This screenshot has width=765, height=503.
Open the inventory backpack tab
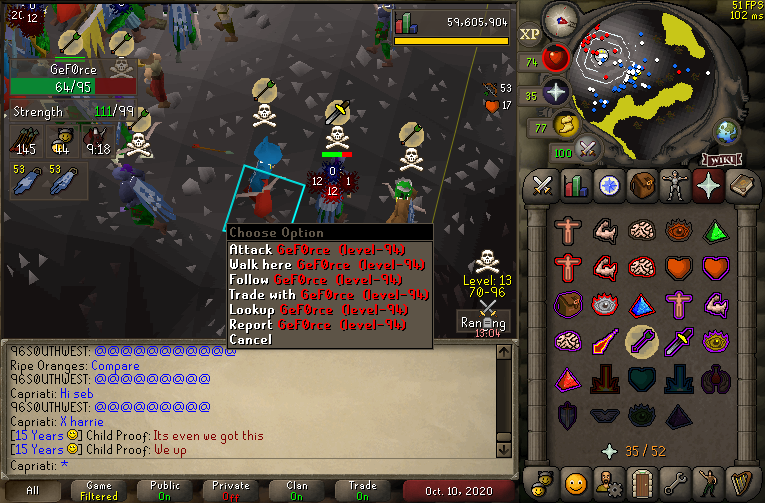click(641, 185)
